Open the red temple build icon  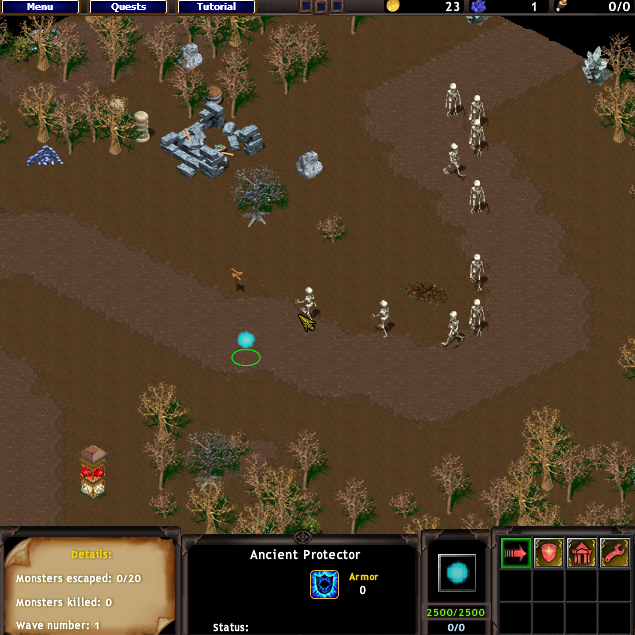coord(582,553)
